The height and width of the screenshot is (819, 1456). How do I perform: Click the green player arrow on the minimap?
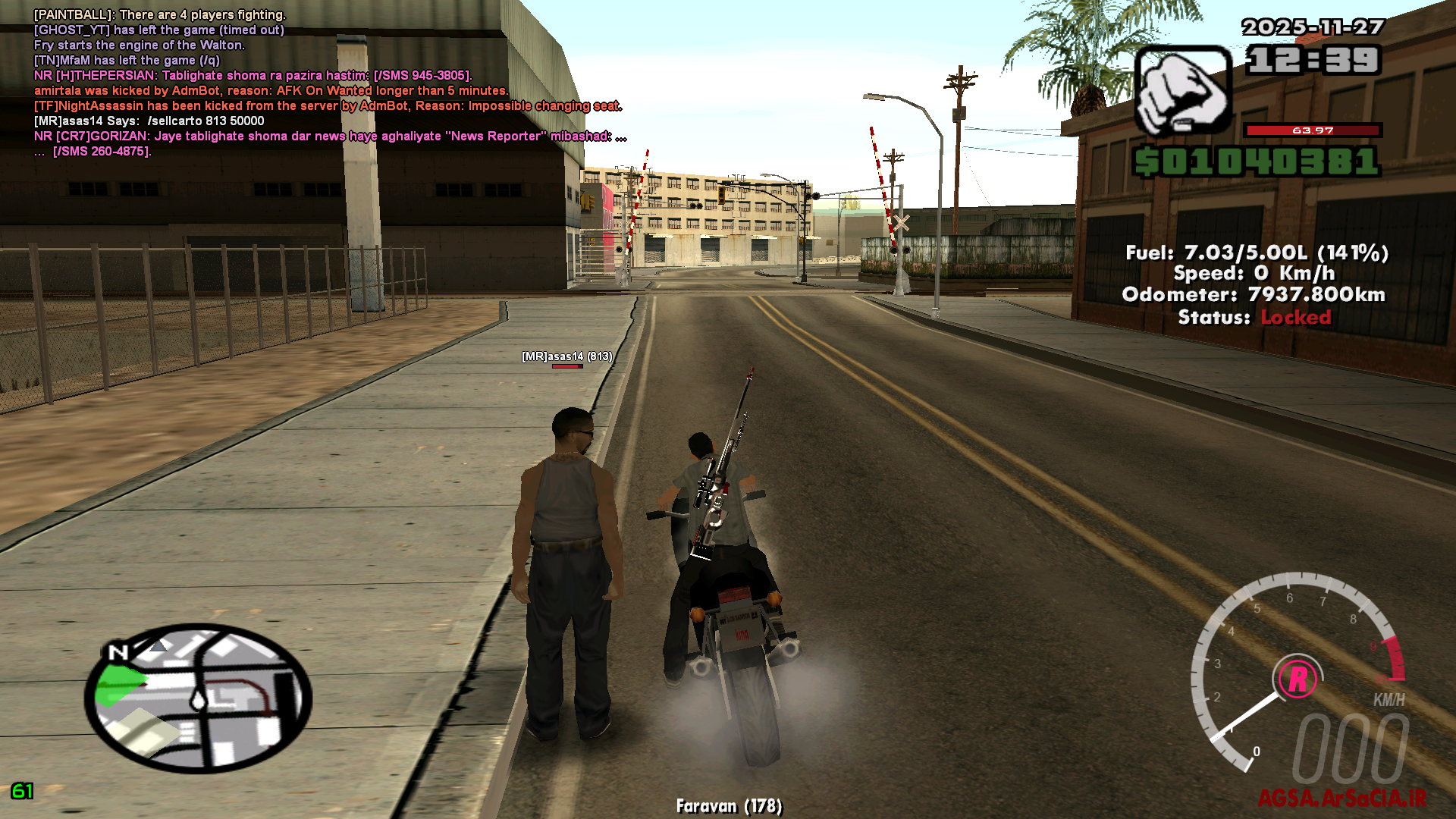coord(121,682)
